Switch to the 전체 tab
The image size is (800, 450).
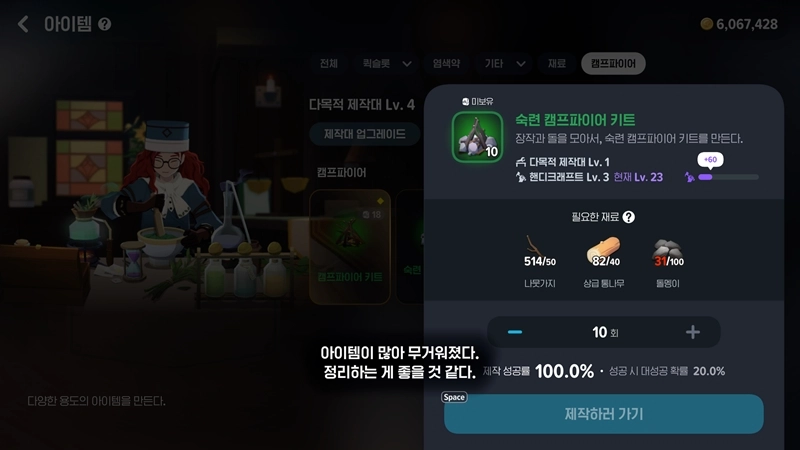[x=329, y=64]
